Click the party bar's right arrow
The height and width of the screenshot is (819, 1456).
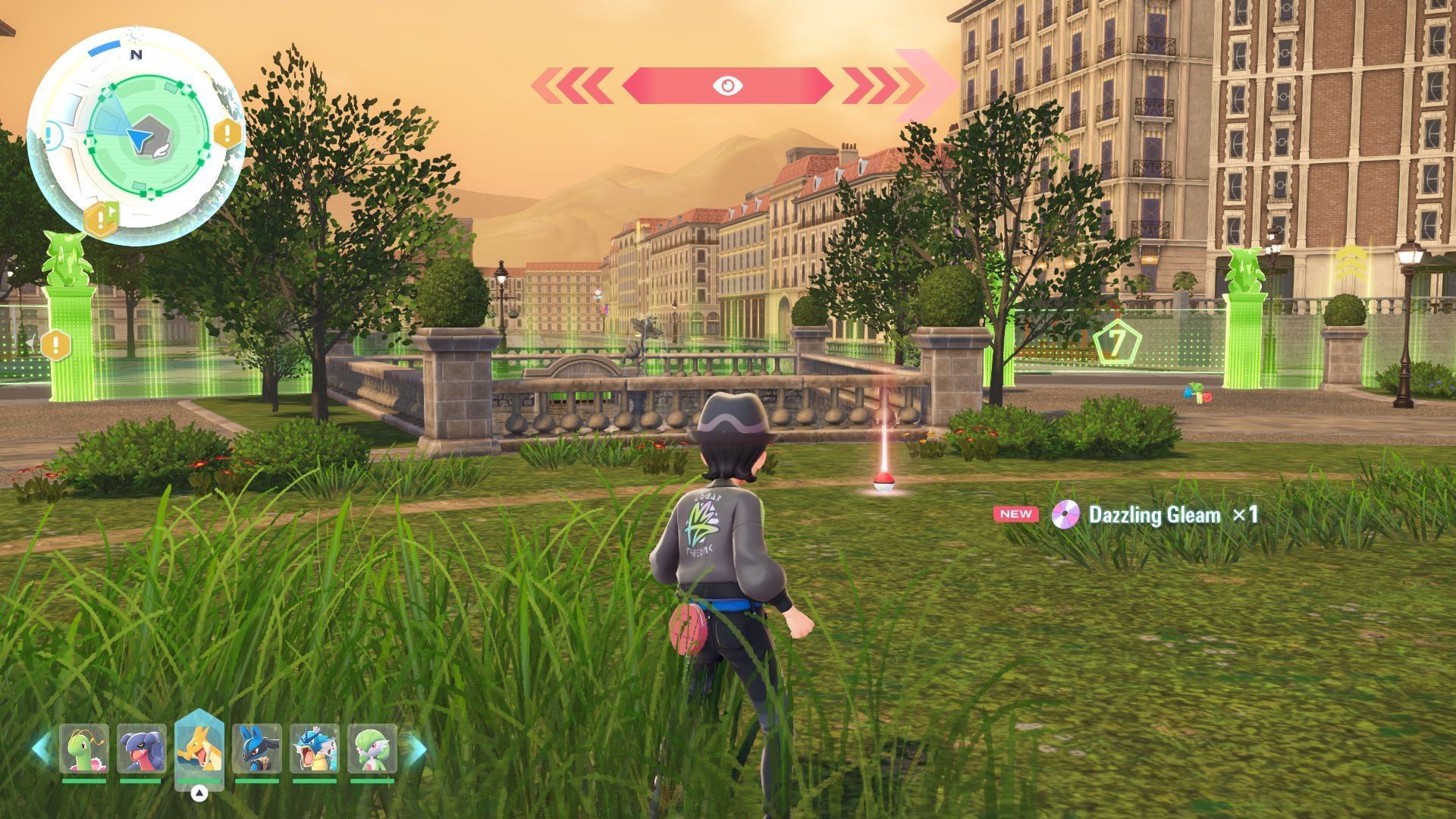coord(417,749)
